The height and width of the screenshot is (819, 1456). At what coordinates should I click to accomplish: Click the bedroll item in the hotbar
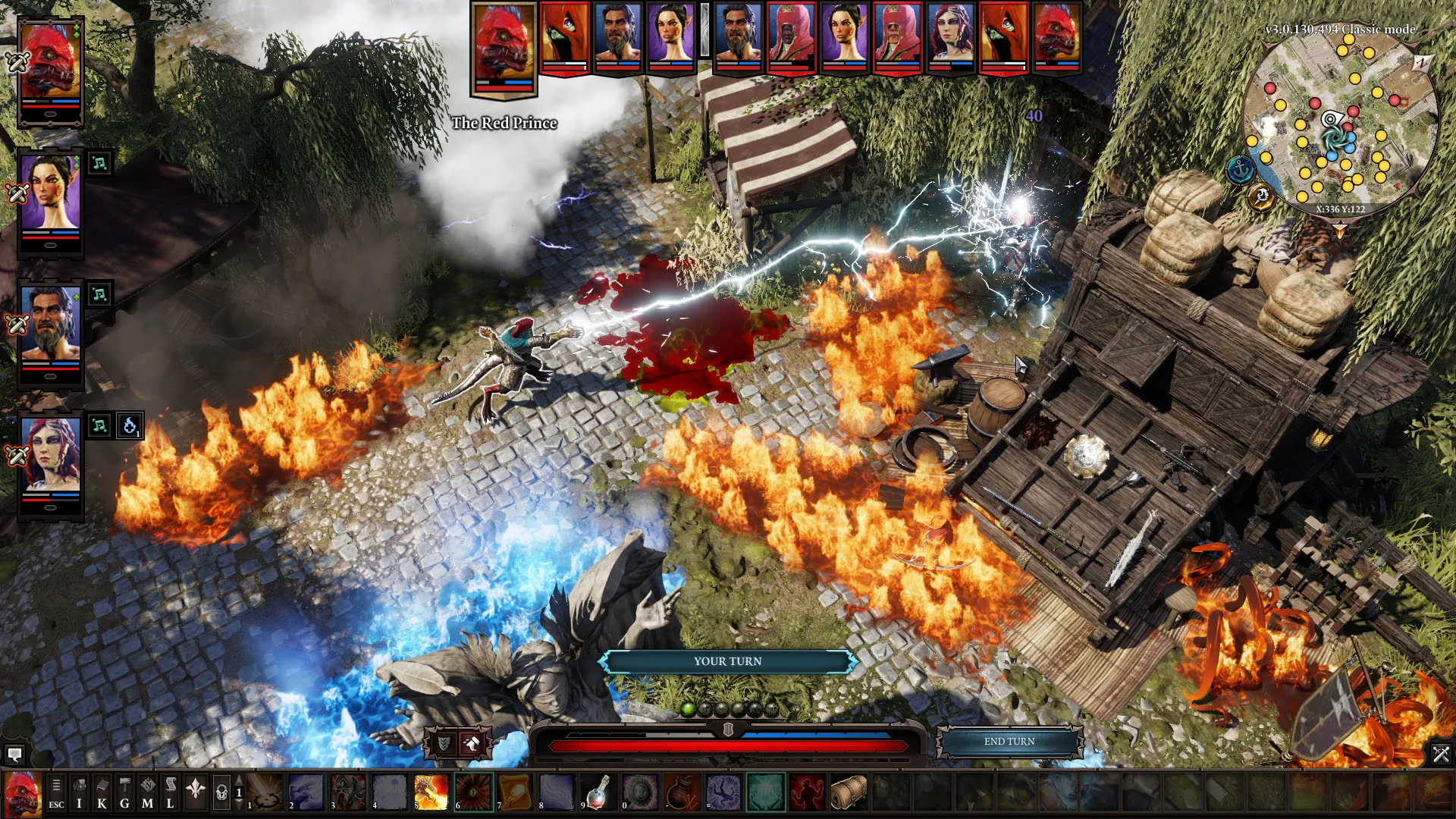click(x=848, y=791)
